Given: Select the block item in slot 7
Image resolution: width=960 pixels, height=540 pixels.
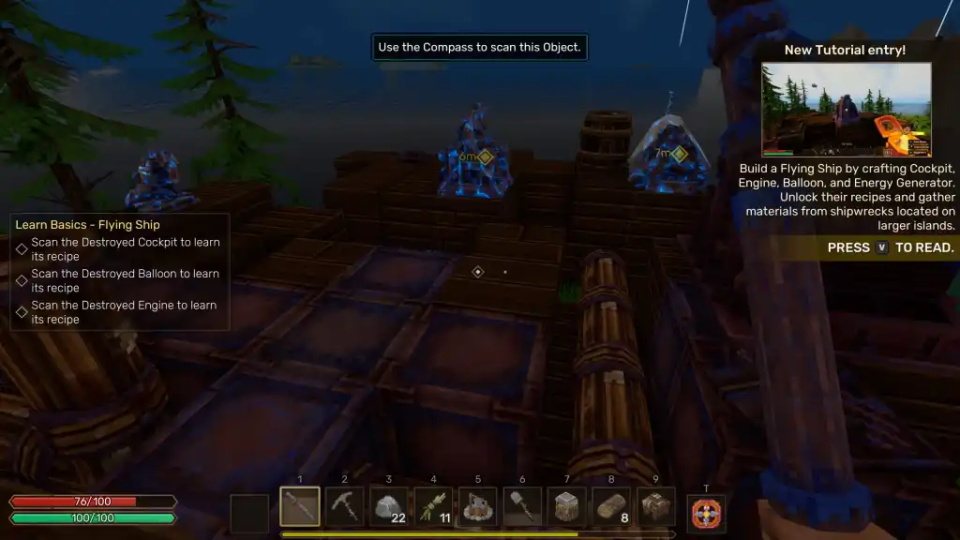Looking at the screenshot, I should click(x=567, y=507).
